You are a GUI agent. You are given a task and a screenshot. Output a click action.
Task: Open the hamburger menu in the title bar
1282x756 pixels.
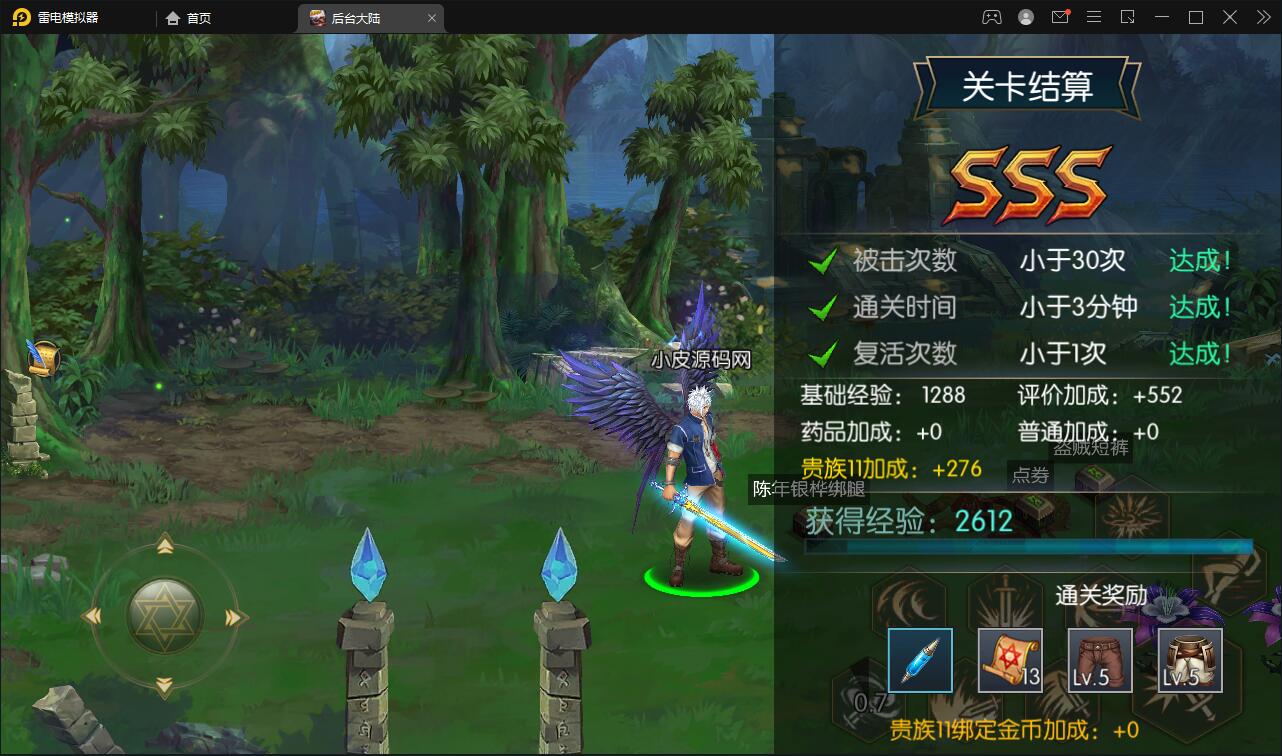click(x=1094, y=17)
